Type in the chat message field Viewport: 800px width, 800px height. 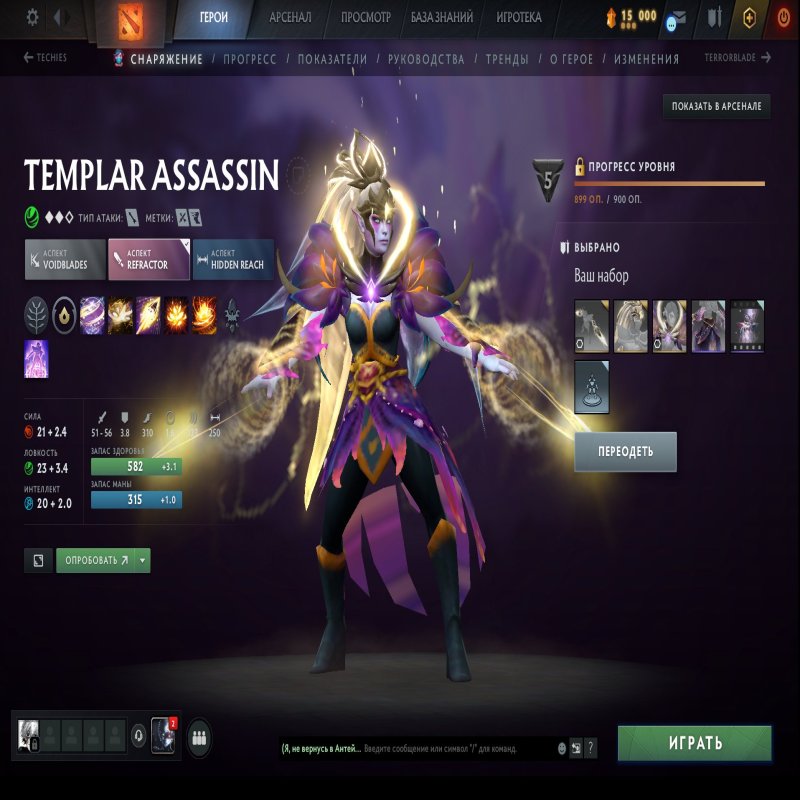point(455,748)
